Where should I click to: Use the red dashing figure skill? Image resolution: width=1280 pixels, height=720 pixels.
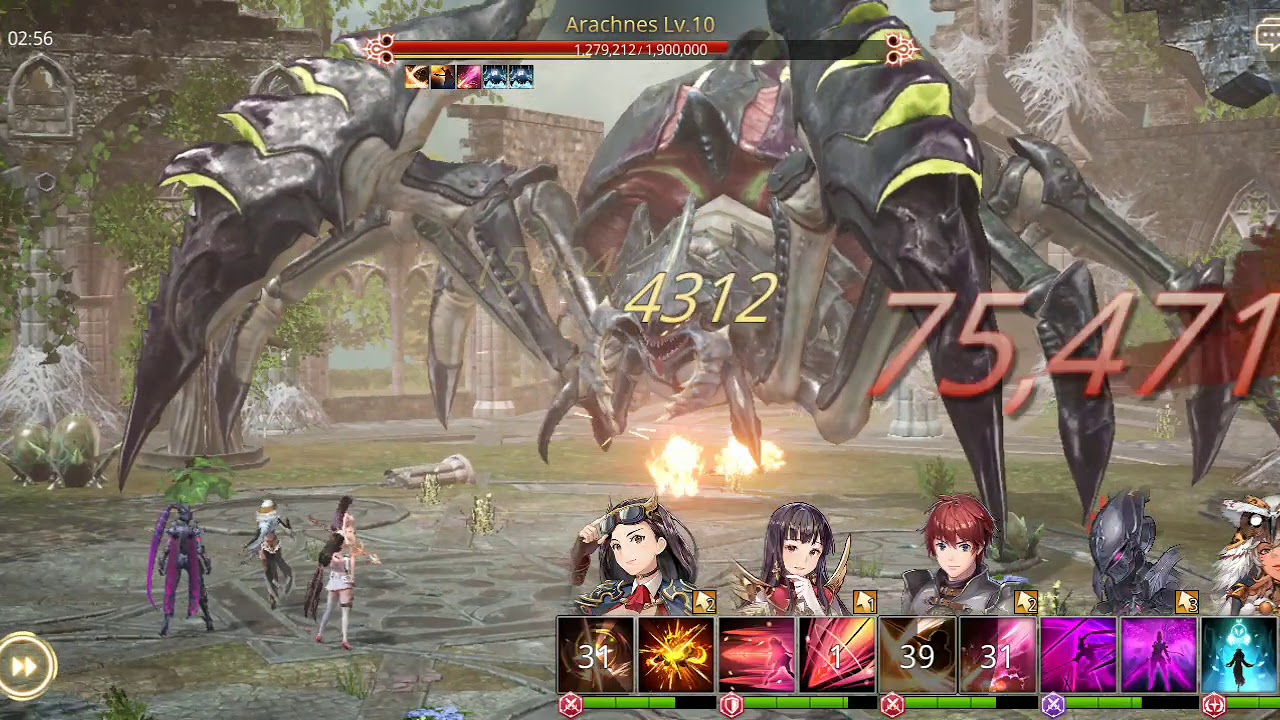point(757,655)
